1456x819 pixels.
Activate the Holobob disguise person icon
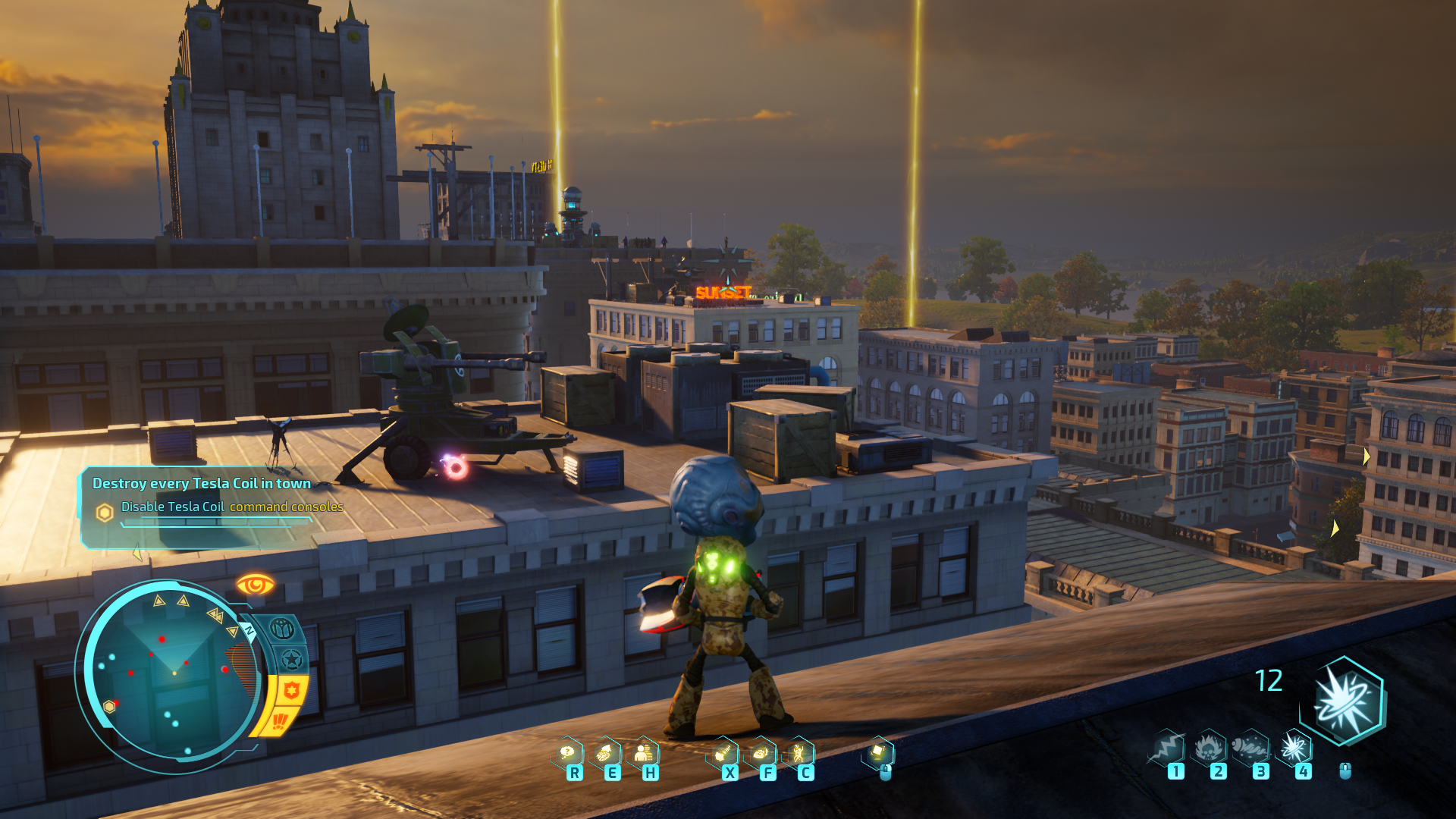click(x=643, y=753)
